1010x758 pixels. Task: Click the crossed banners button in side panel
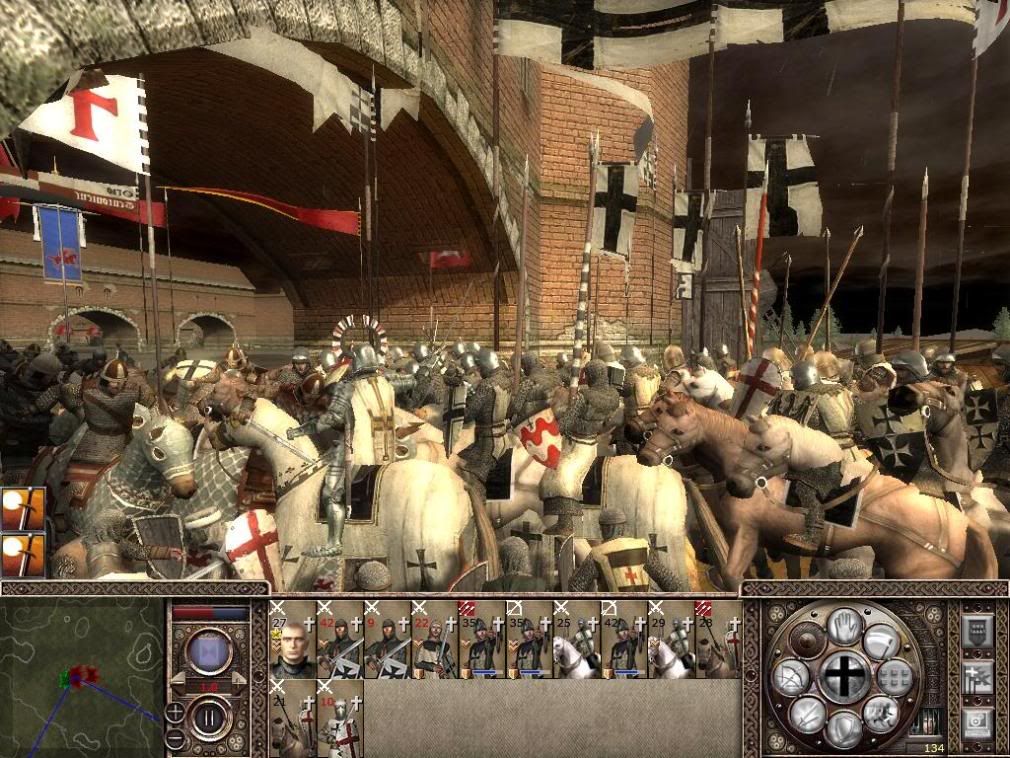point(975,677)
